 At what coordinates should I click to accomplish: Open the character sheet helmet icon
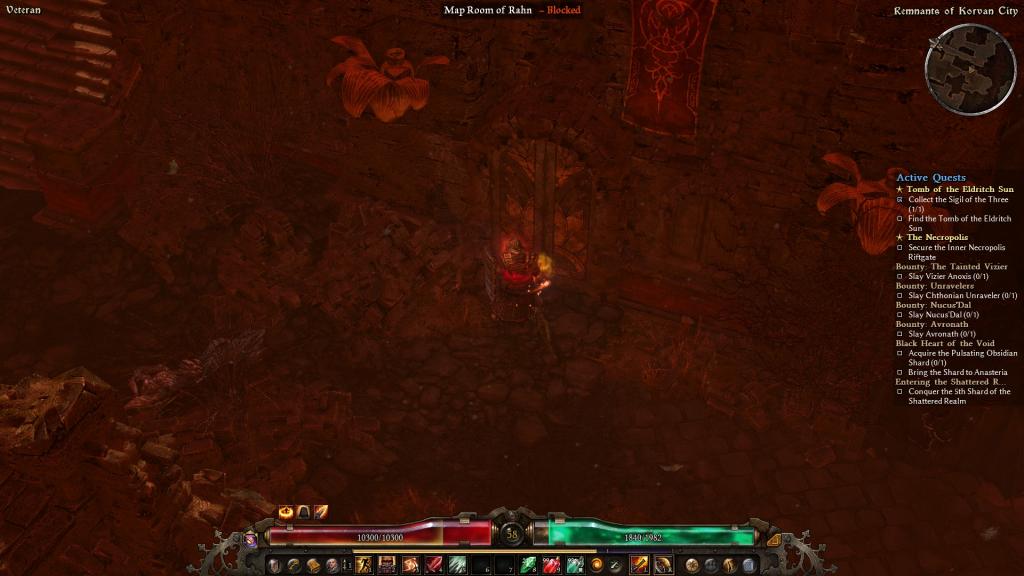274,565
